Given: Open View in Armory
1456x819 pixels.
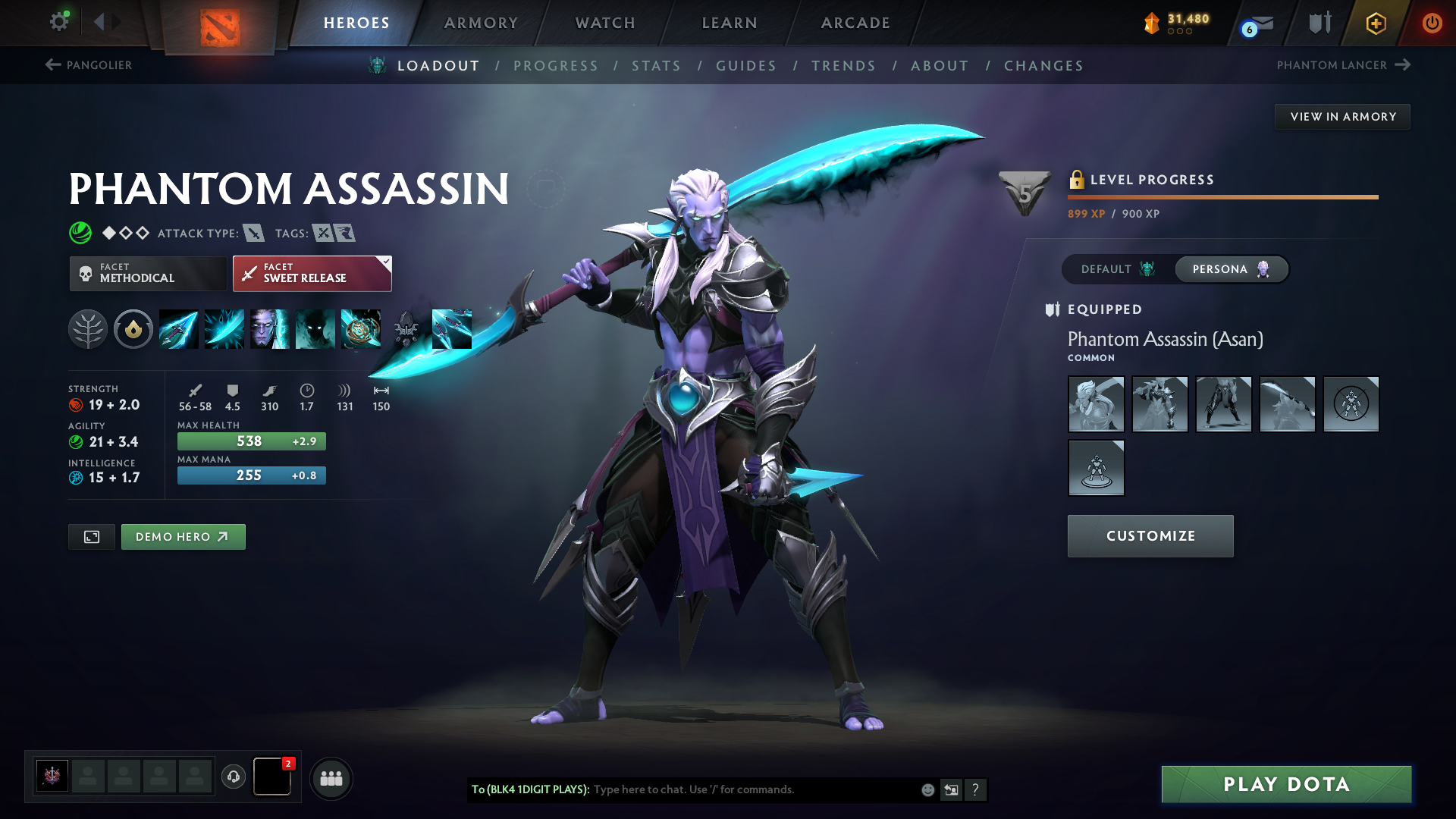Looking at the screenshot, I should pyautogui.click(x=1342, y=117).
